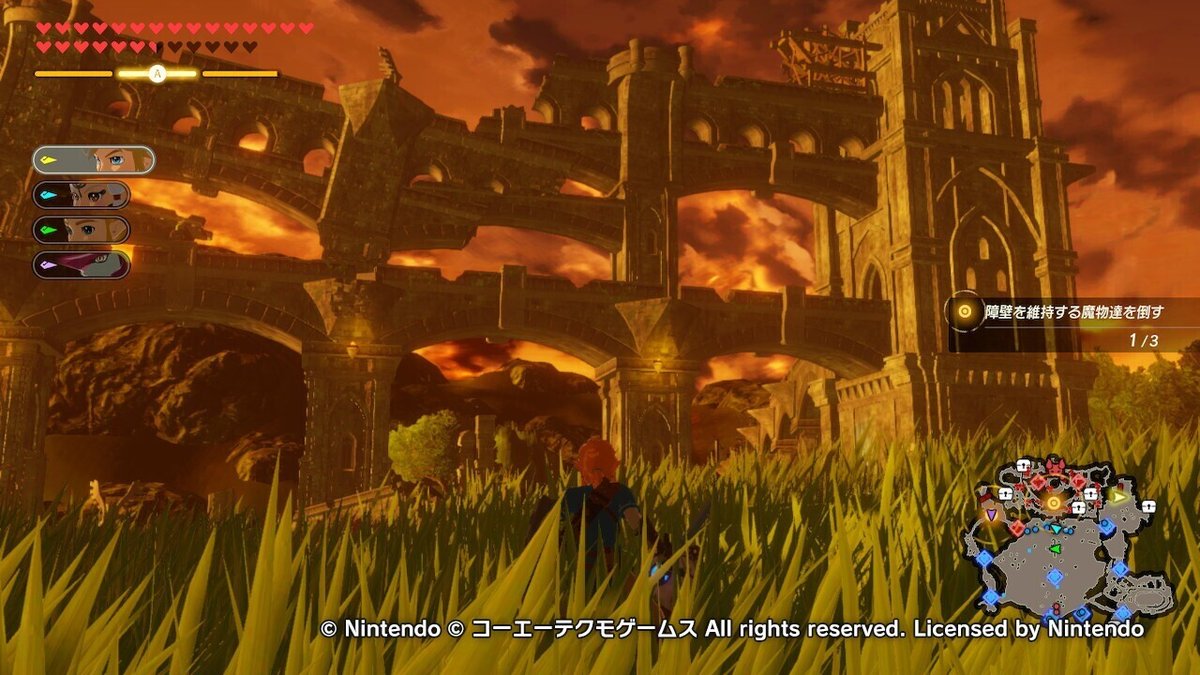Select the red horned monster marker on the minimap

coord(1055,466)
